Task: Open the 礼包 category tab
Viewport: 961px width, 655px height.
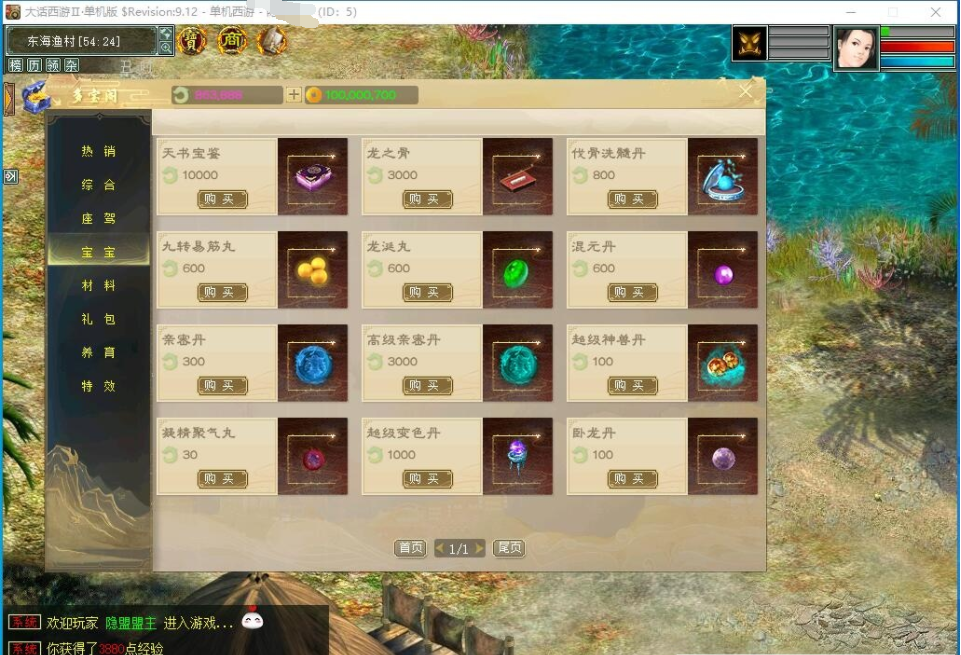Action: (99, 319)
